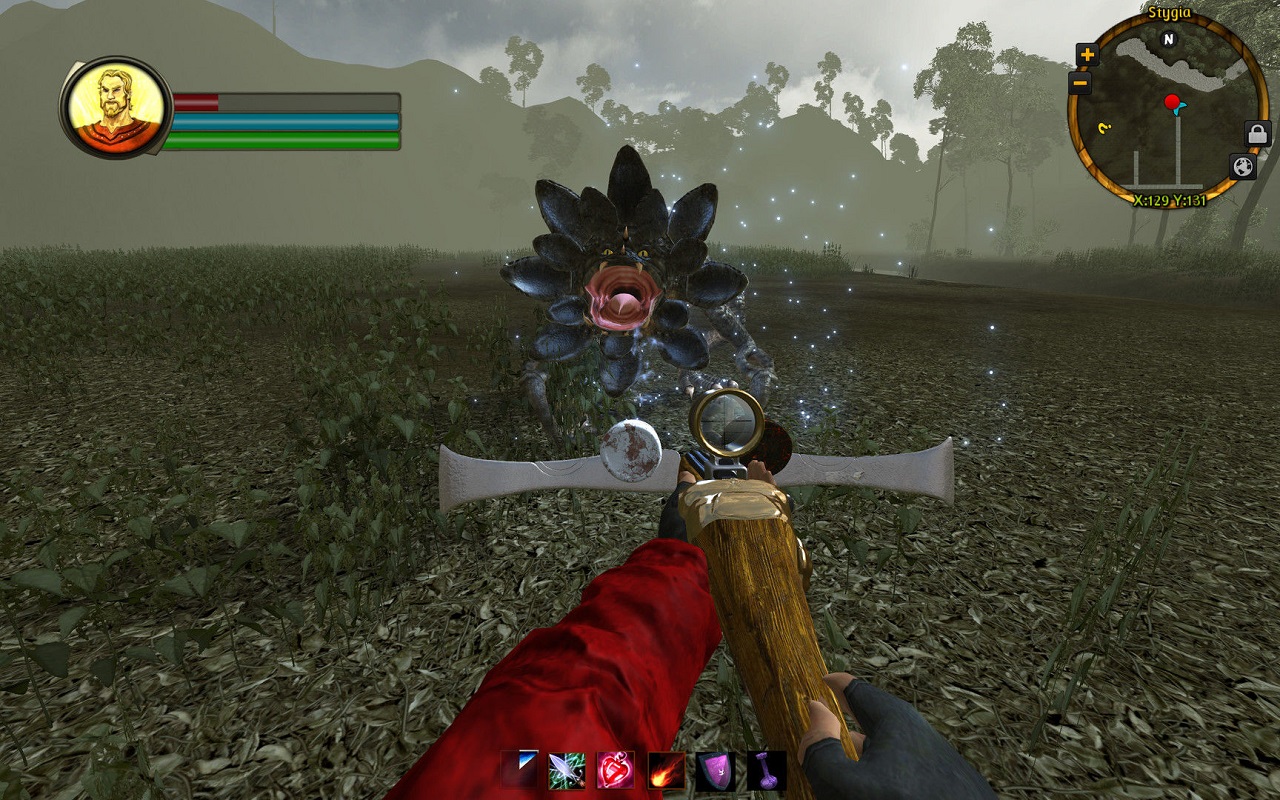Viewport: 1280px width, 800px height.
Task: Zoom out the minimap with the minus button
Action: pyautogui.click(x=1080, y=84)
